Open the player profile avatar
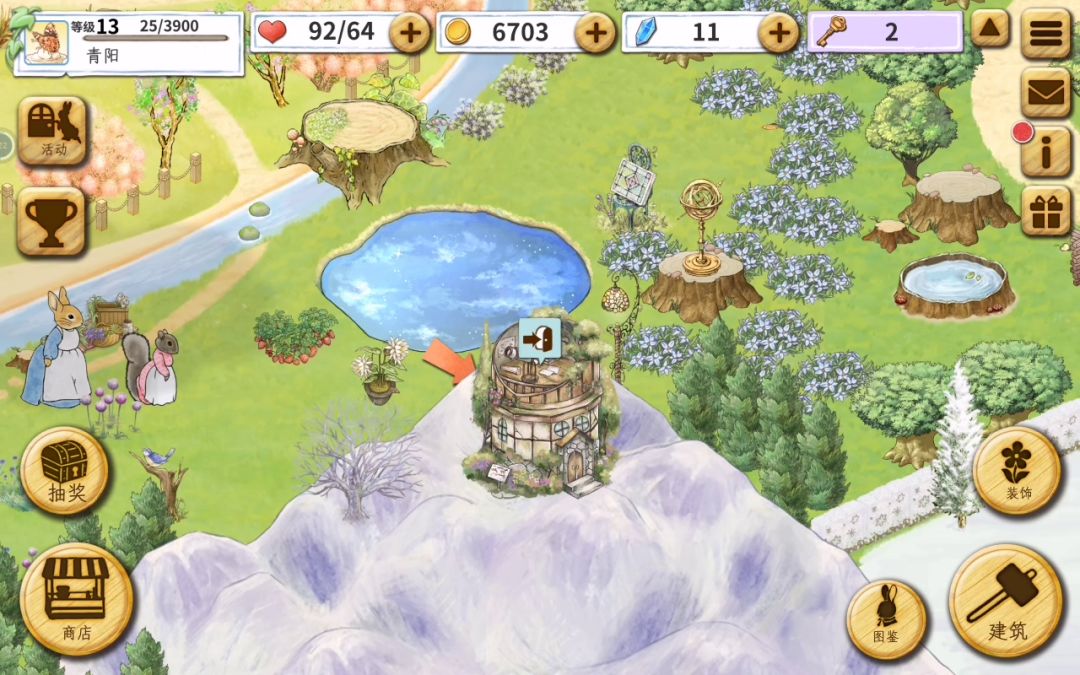Image resolution: width=1080 pixels, height=675 pixels. 46,44
